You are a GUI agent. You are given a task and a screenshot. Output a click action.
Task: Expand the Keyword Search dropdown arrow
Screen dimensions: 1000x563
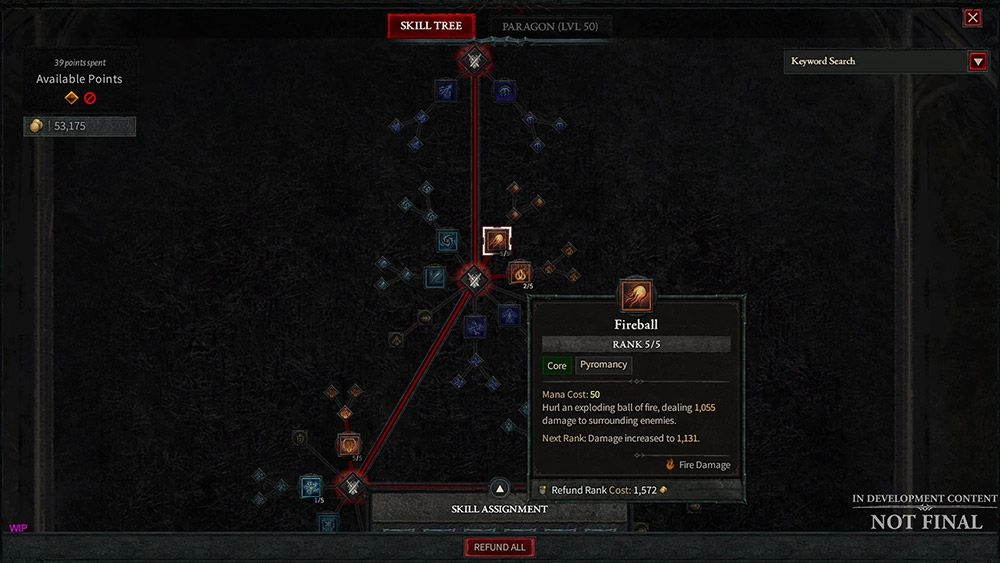(x=978, y=61)
